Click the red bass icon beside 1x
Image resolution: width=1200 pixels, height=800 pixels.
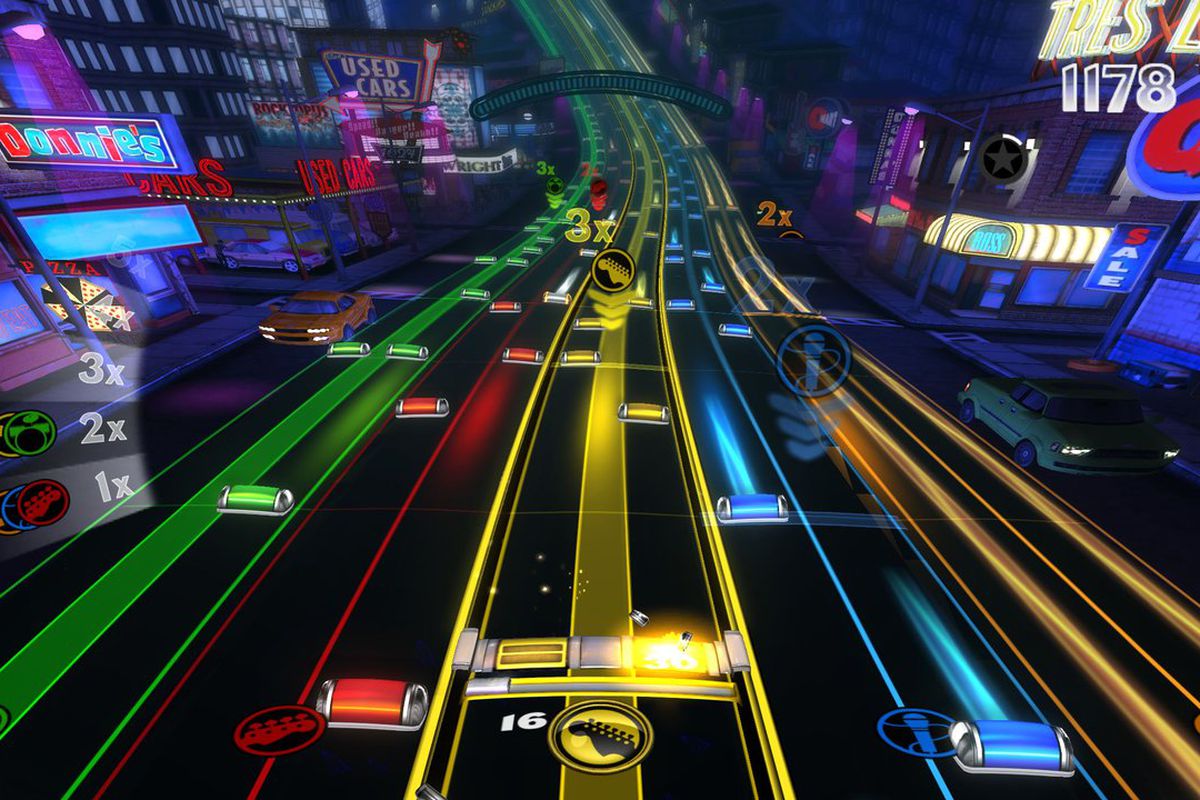[42, 503]
